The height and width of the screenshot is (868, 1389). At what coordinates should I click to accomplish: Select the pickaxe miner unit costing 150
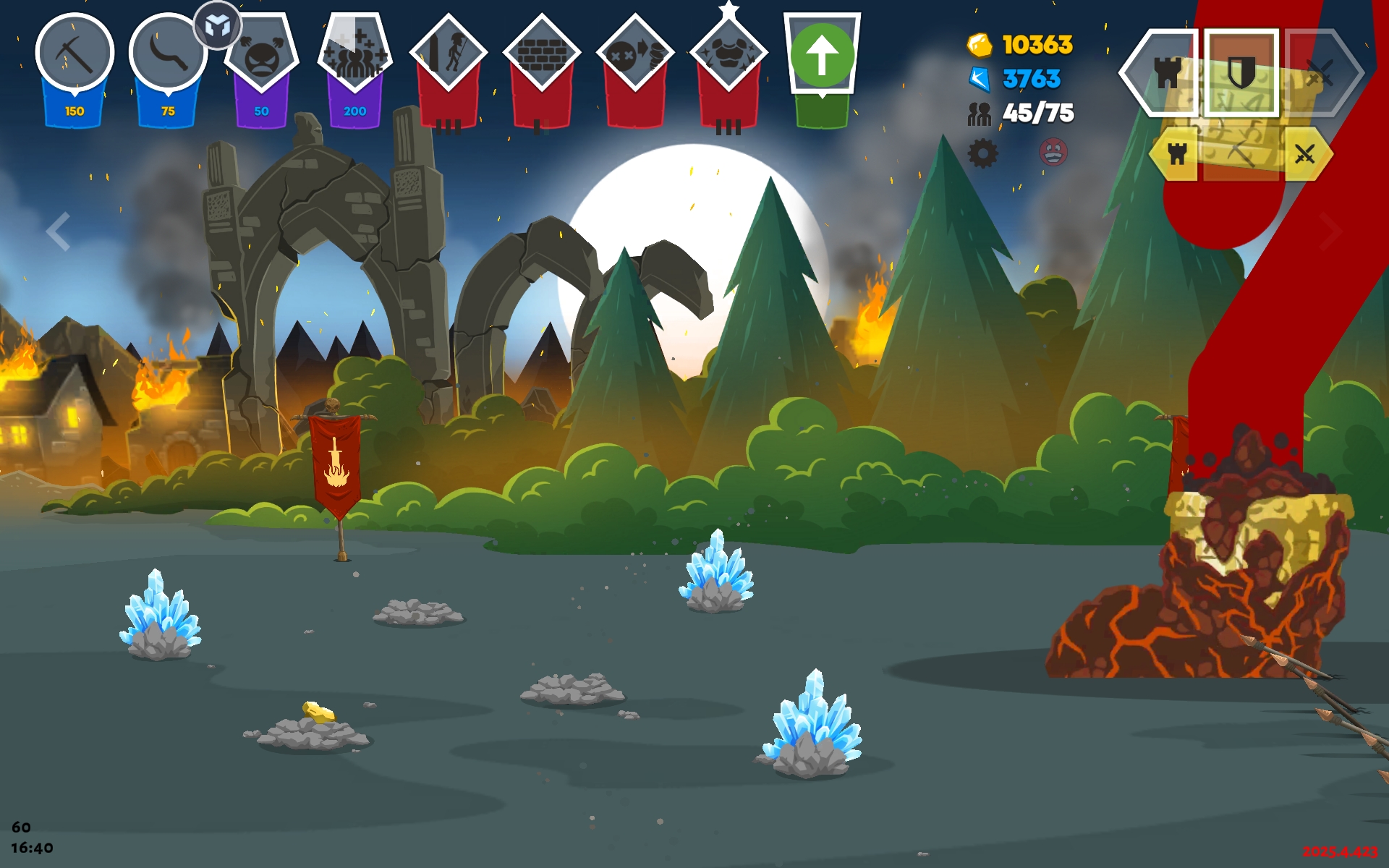[75, 54]
